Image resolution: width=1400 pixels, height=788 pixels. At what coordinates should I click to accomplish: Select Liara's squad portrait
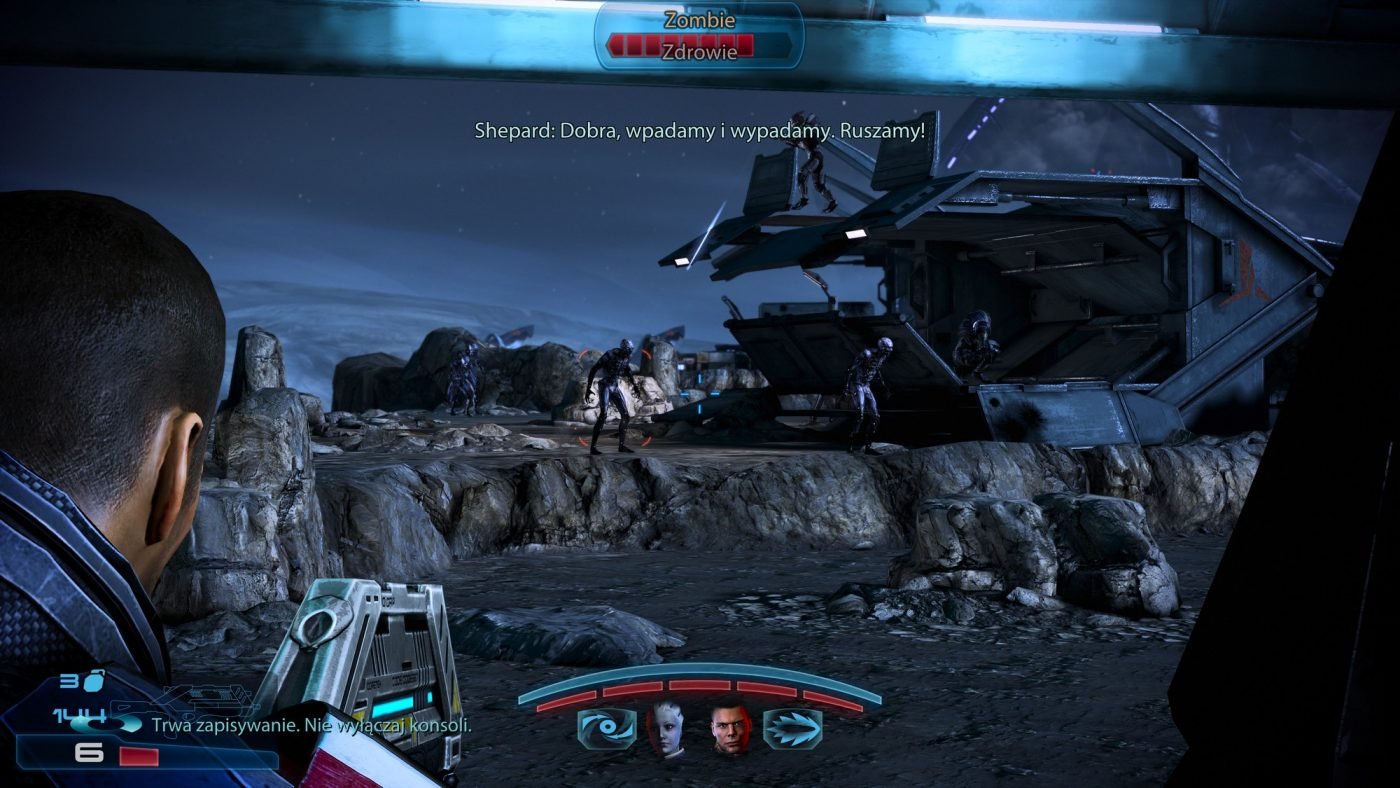[666, 727]
